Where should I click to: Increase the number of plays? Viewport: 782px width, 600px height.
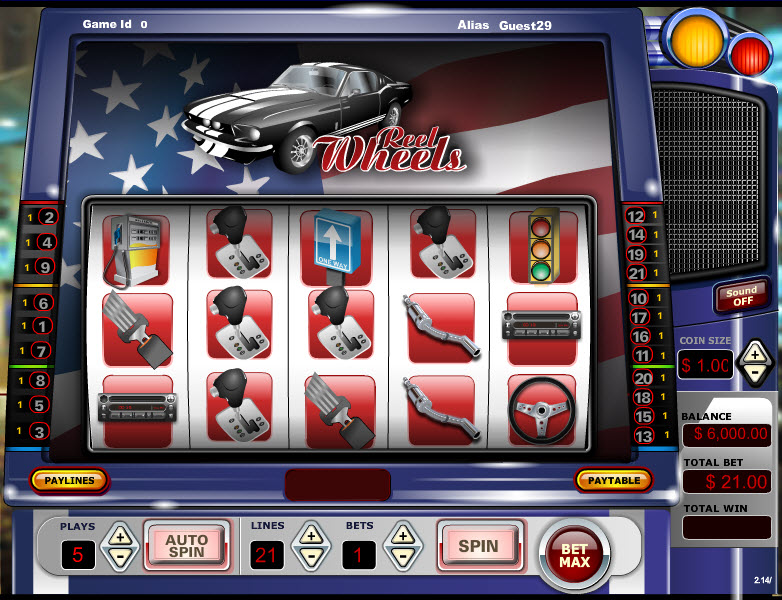[x=118, y=535]
